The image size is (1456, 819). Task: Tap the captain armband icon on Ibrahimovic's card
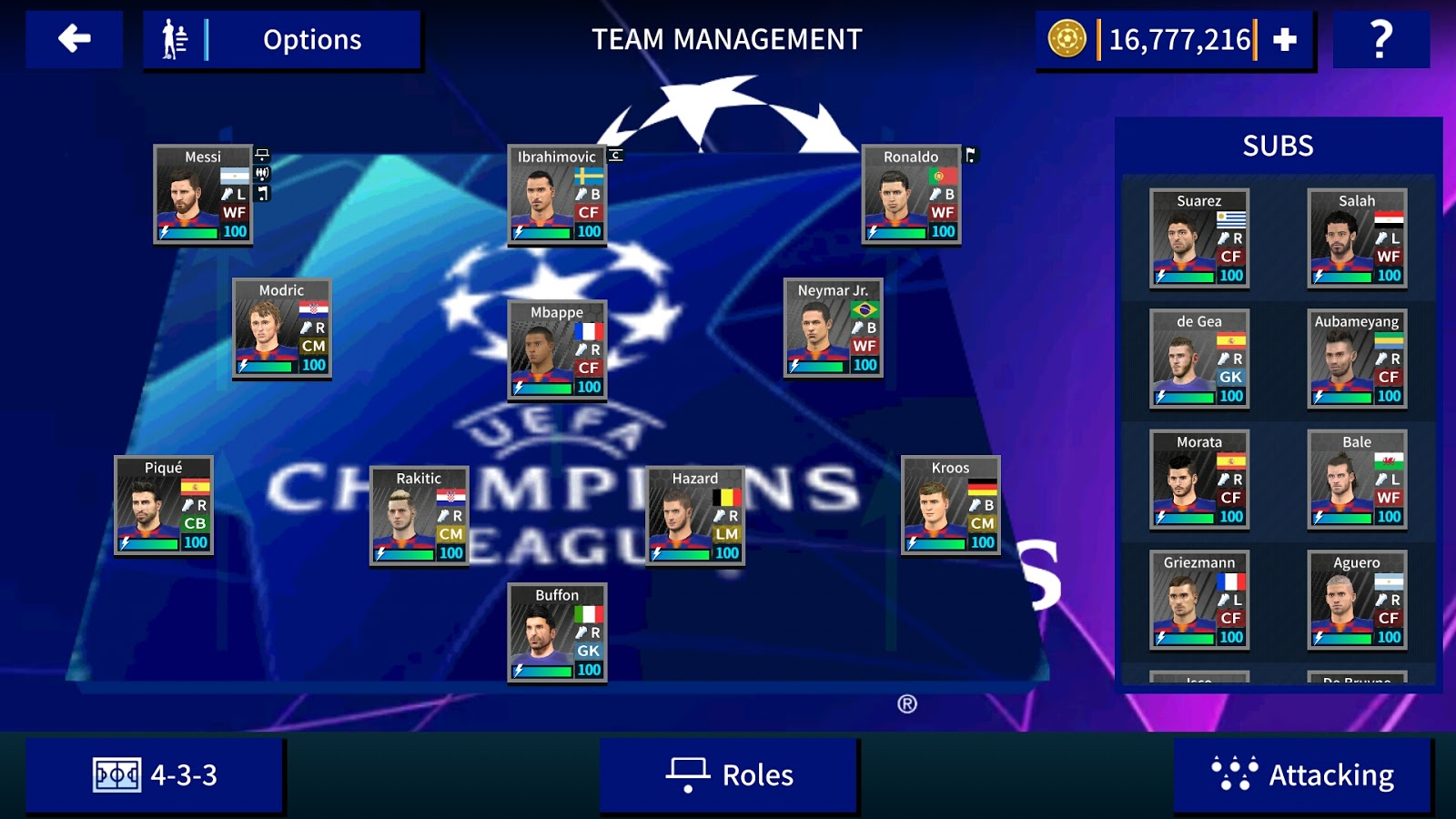point(615,157)
